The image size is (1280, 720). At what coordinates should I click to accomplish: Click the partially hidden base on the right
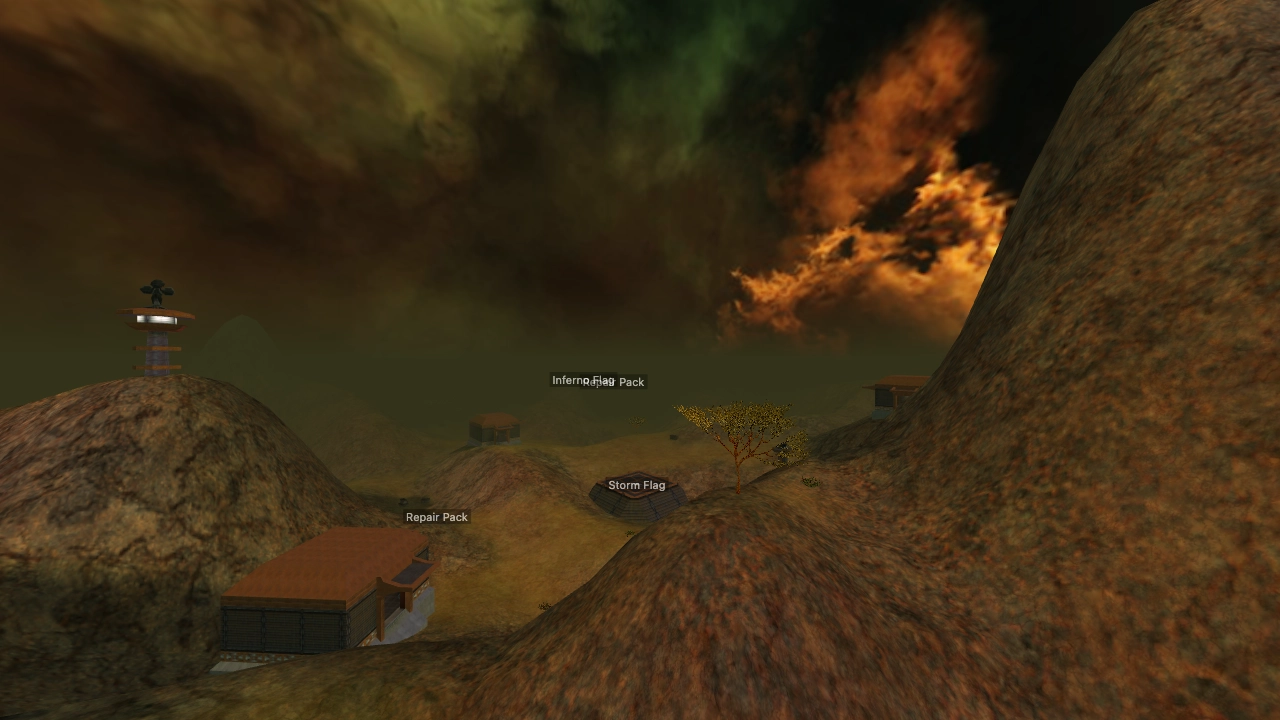click(895, 392)
